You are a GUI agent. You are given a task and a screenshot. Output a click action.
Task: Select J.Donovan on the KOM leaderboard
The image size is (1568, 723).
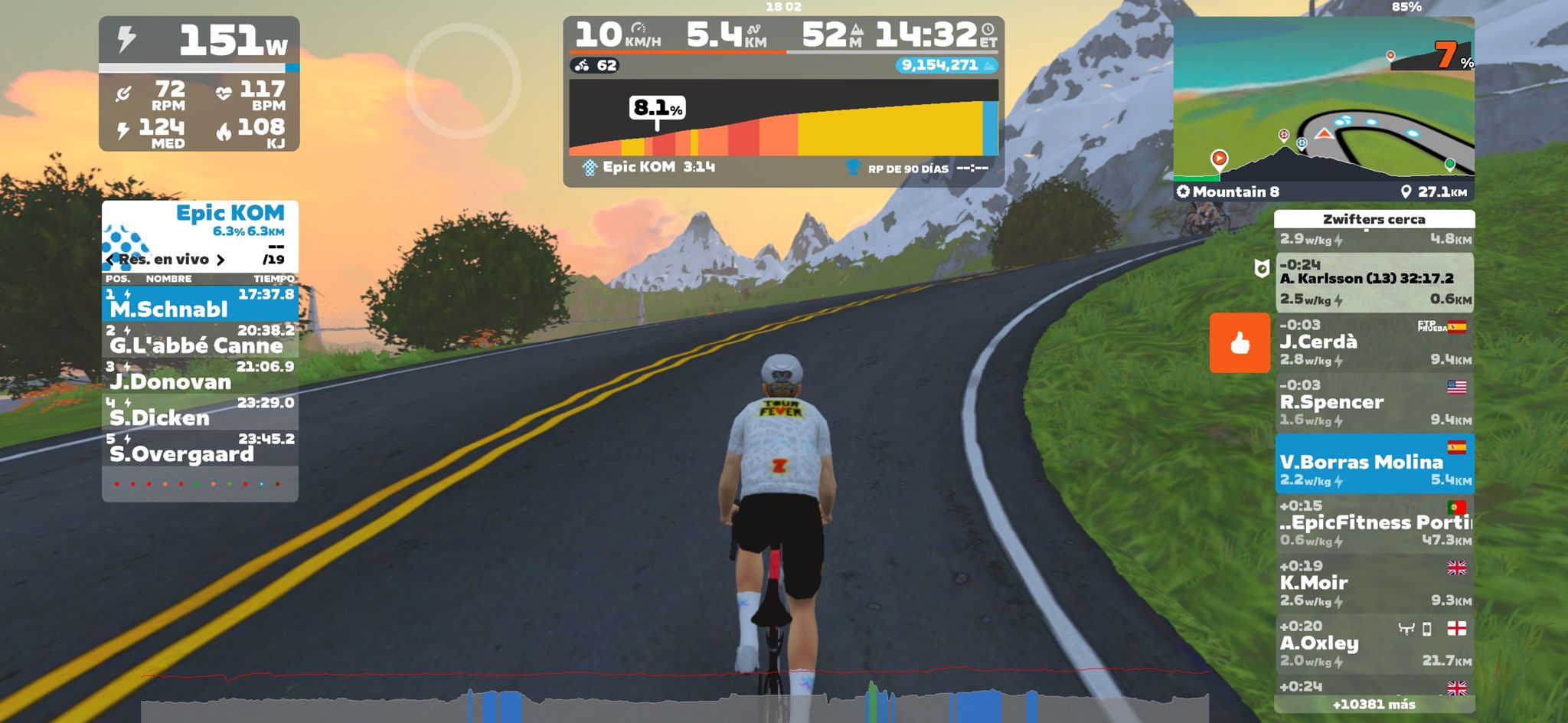click(x=200, y=375)
